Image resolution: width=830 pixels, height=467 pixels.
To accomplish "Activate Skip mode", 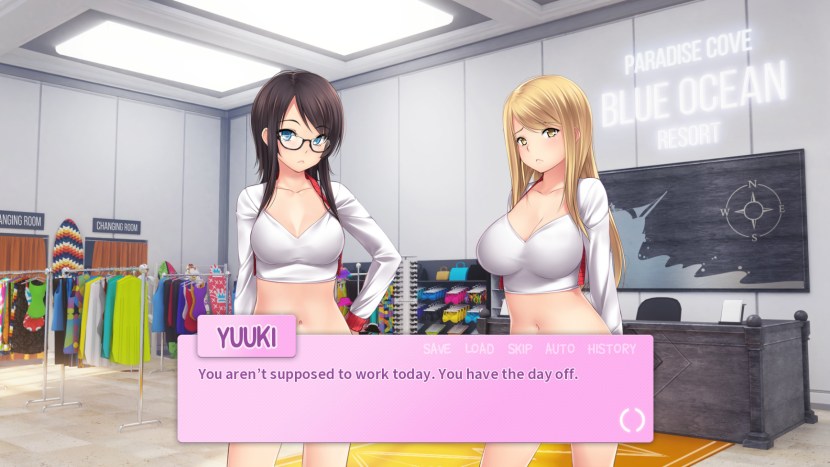I will pos(520,349).
